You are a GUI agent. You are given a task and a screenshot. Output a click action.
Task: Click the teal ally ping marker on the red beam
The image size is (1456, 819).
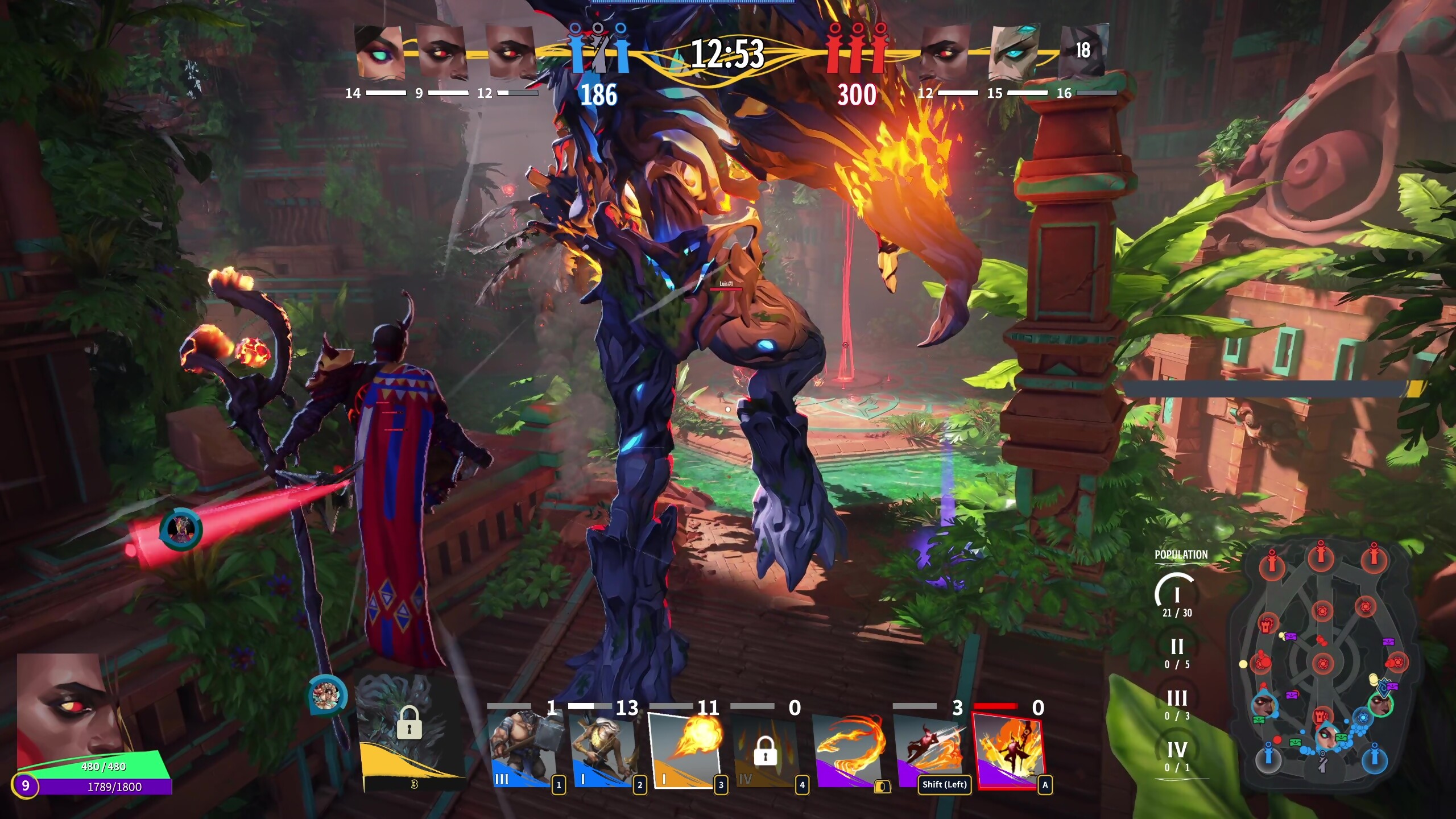(x=181, y=529)
